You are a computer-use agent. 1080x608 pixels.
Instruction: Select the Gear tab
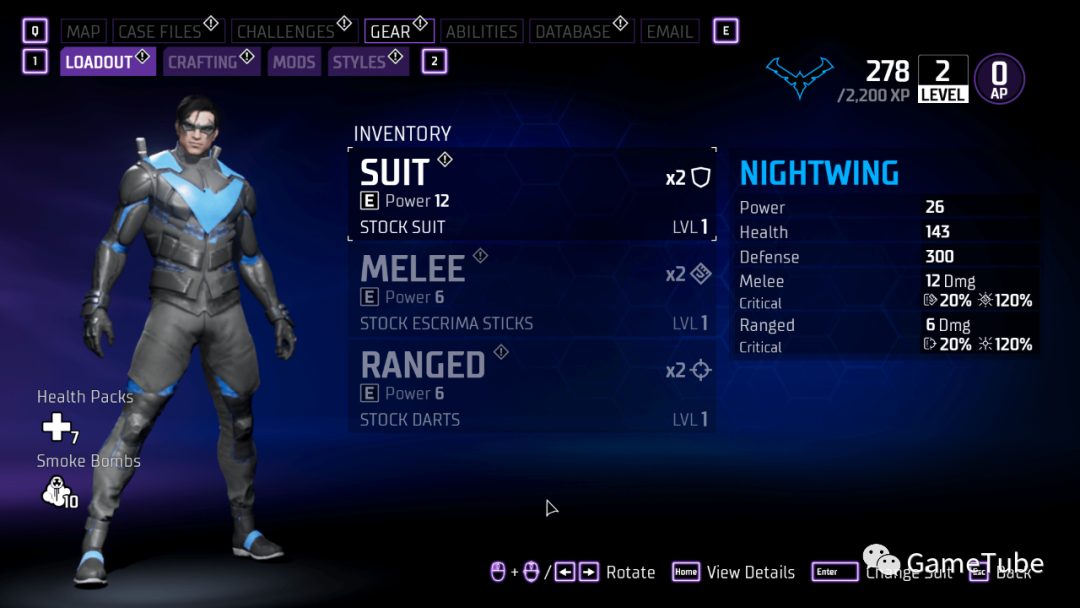(390, 31)
